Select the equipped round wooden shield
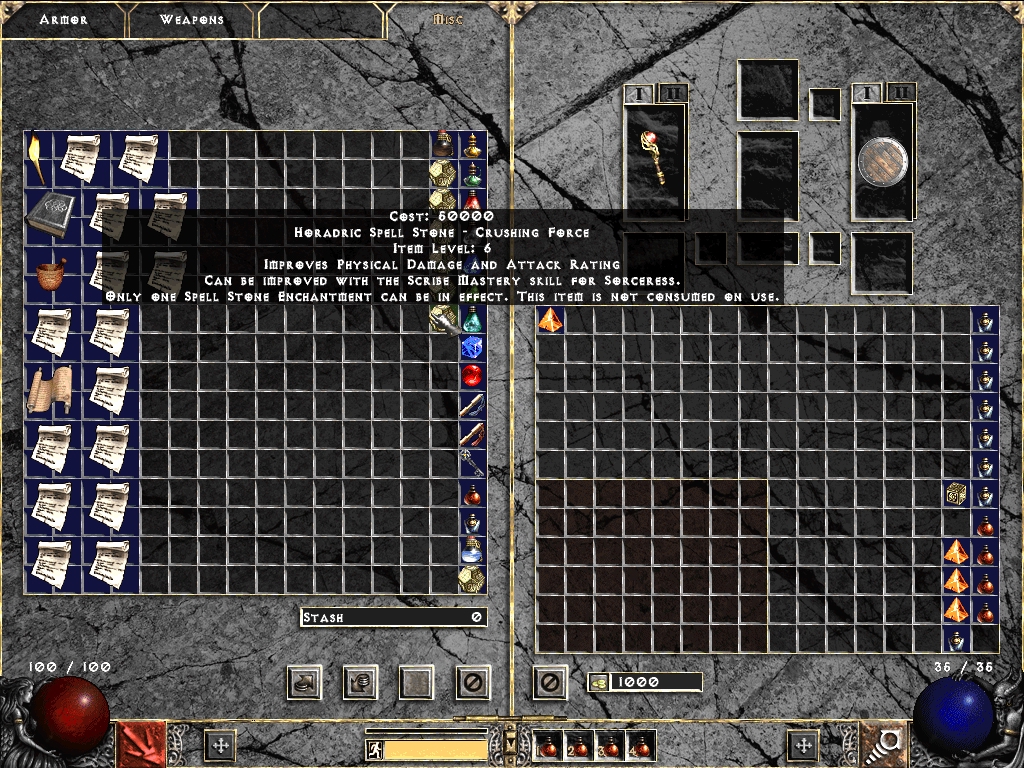1024x768 pixels. click(883, 161)
